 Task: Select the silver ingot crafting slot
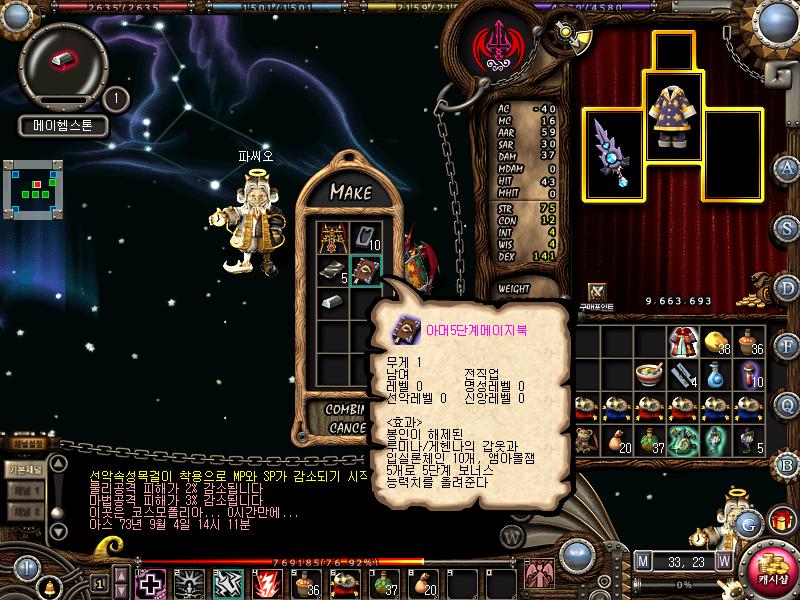point(332,302)
